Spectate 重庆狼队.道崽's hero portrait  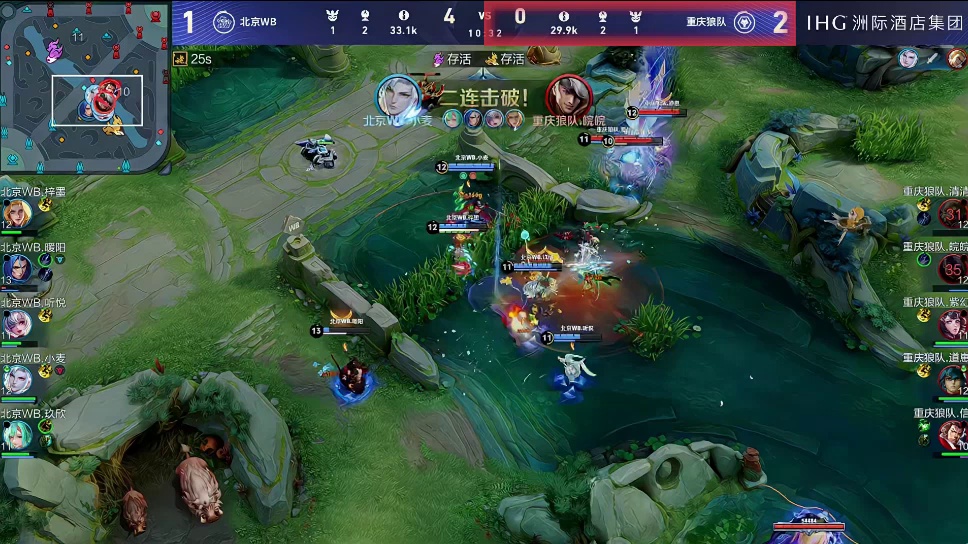coord(952,379)
